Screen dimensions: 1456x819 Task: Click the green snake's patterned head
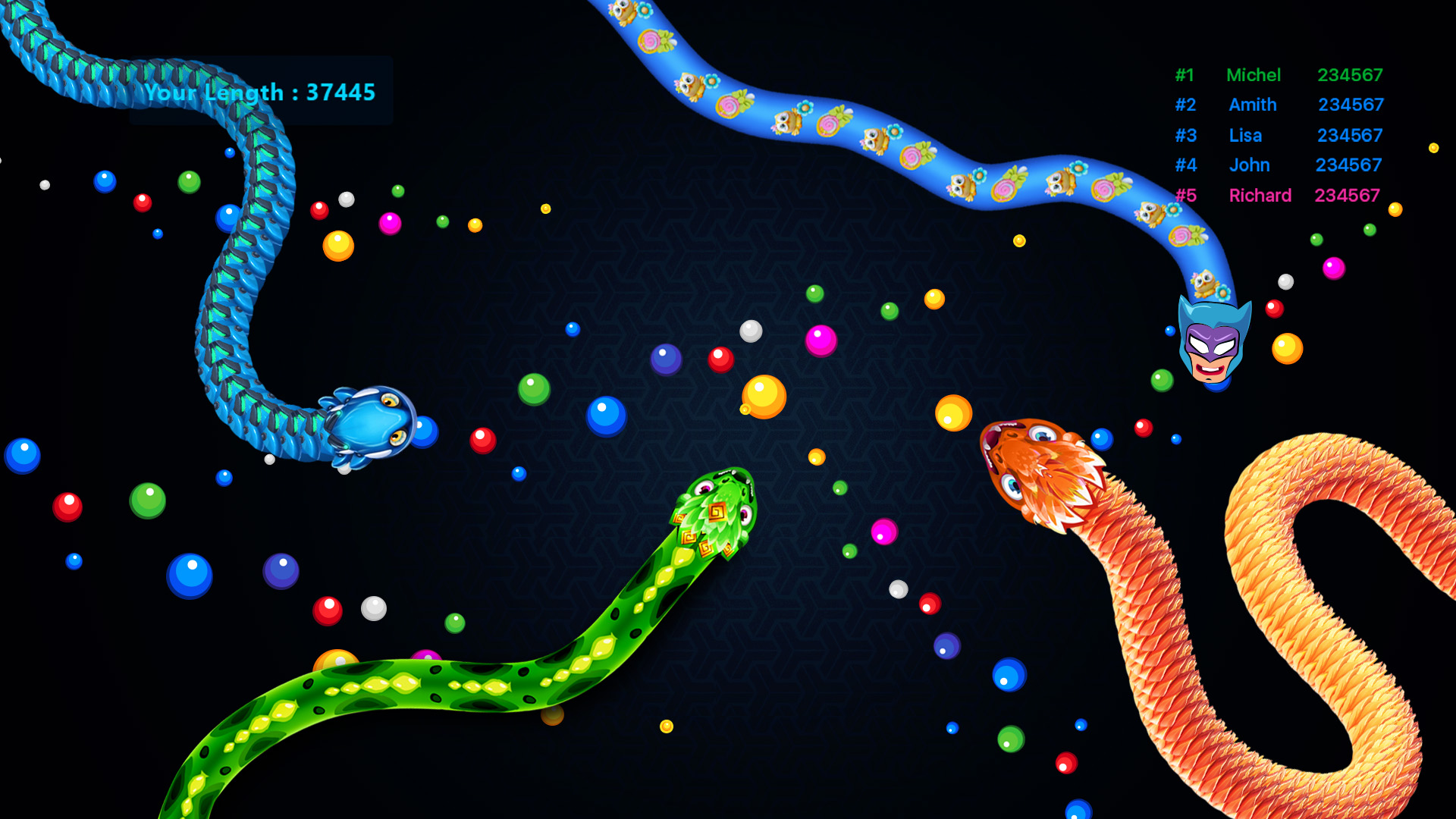click(x=720, y=500)
